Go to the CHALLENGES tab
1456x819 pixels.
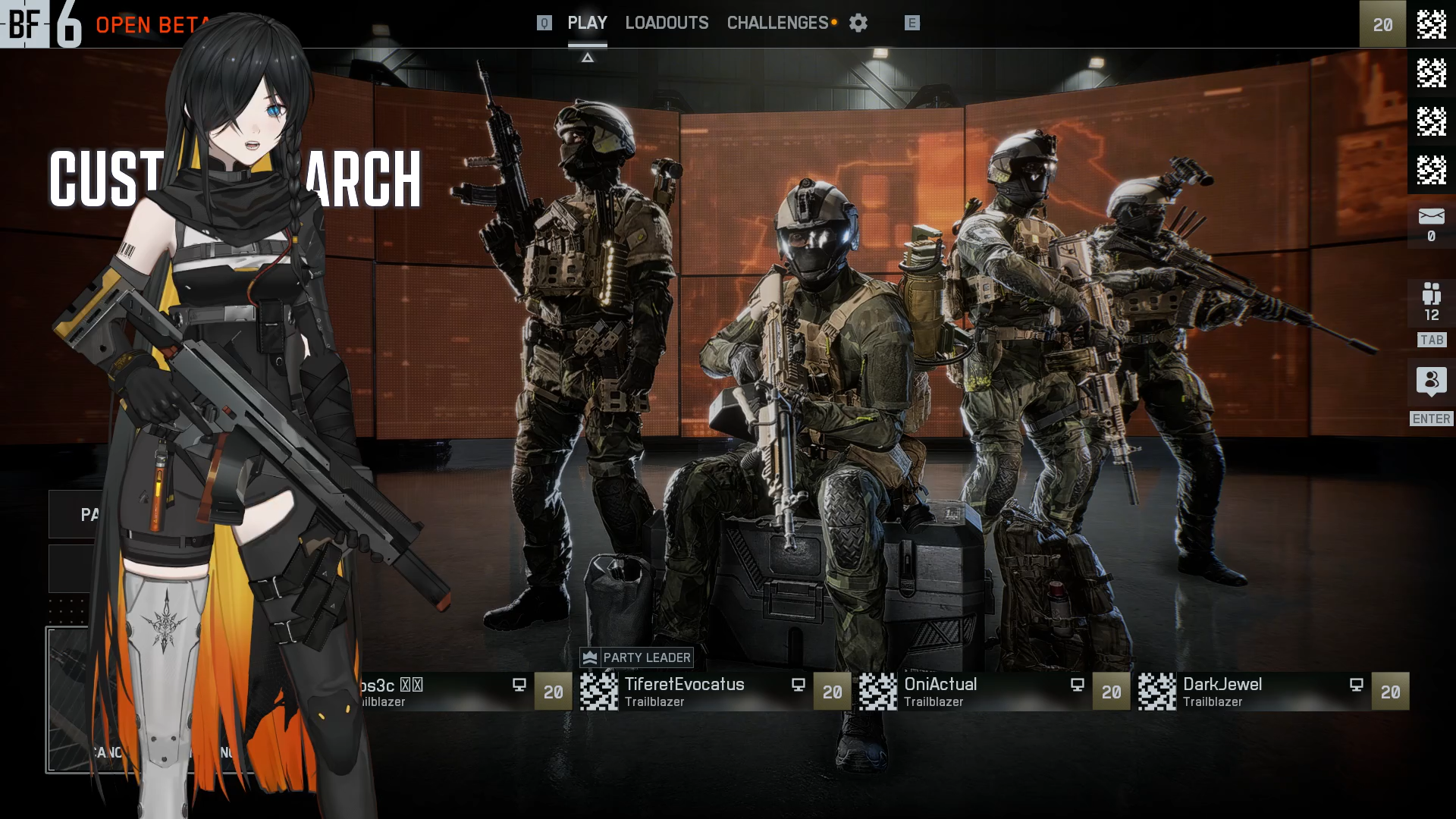777,23
